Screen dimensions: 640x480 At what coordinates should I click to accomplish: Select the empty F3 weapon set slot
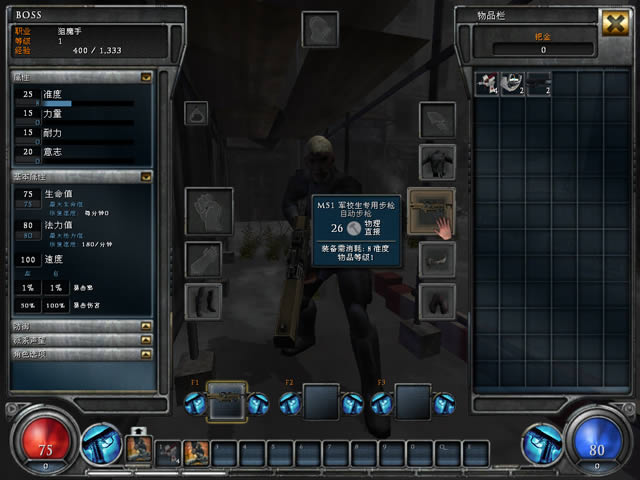pyautogui.click(x=412, y=402)
